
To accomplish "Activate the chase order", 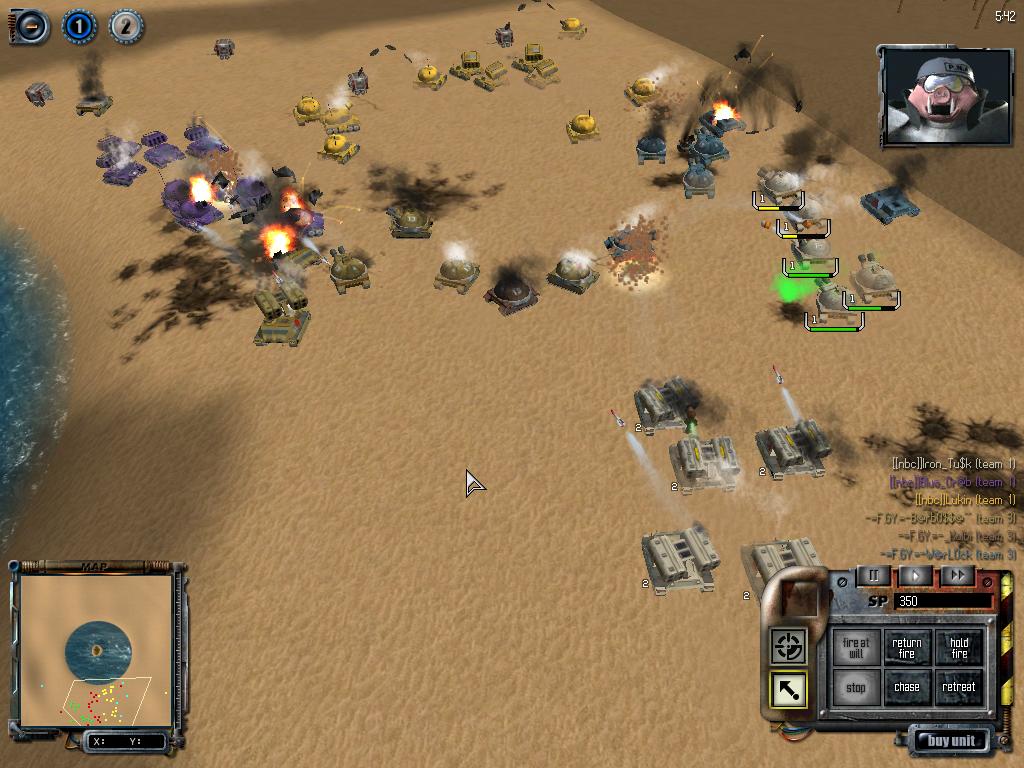I will click(907, 687).
